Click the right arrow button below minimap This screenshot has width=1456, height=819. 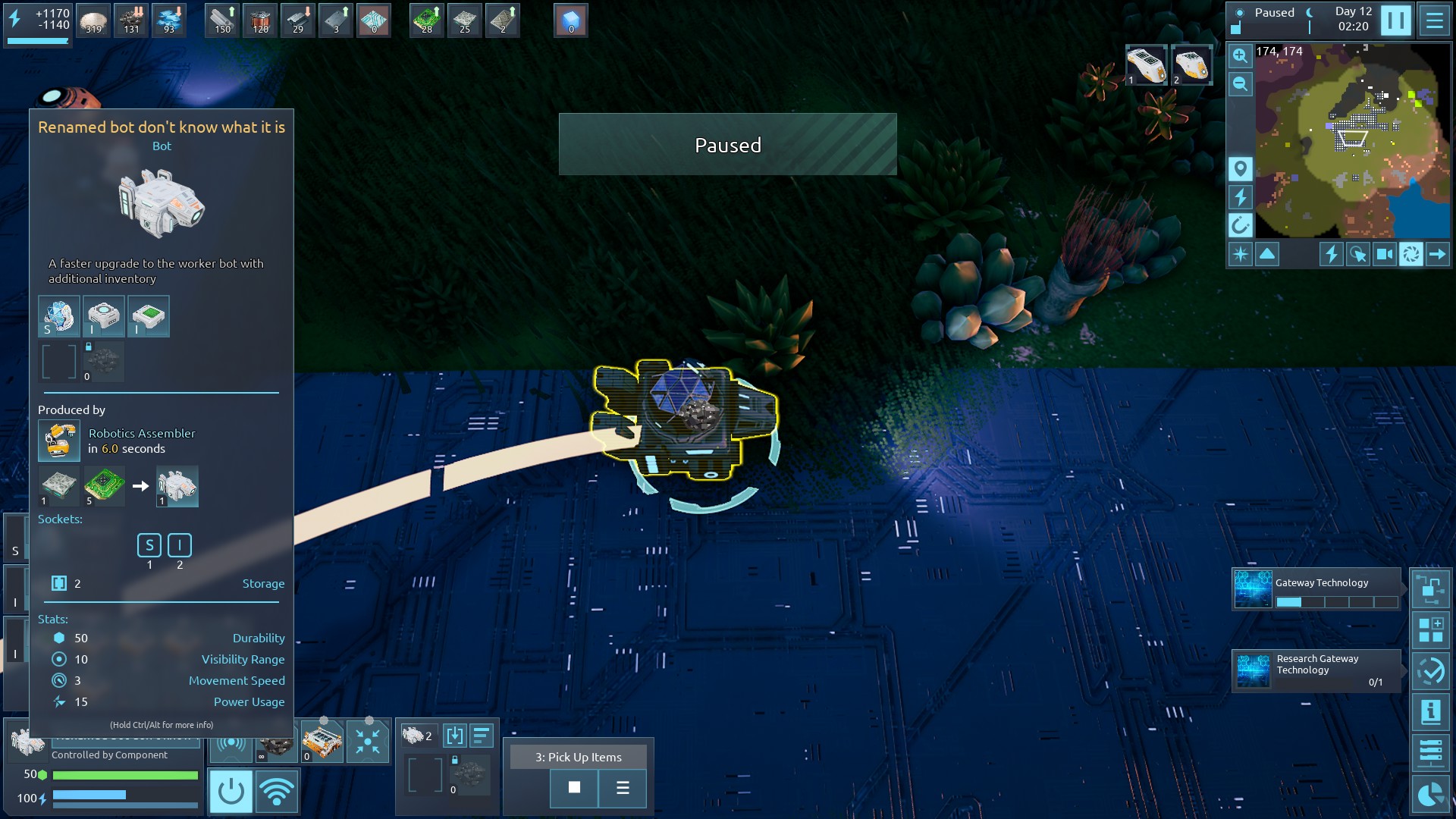1437,254
